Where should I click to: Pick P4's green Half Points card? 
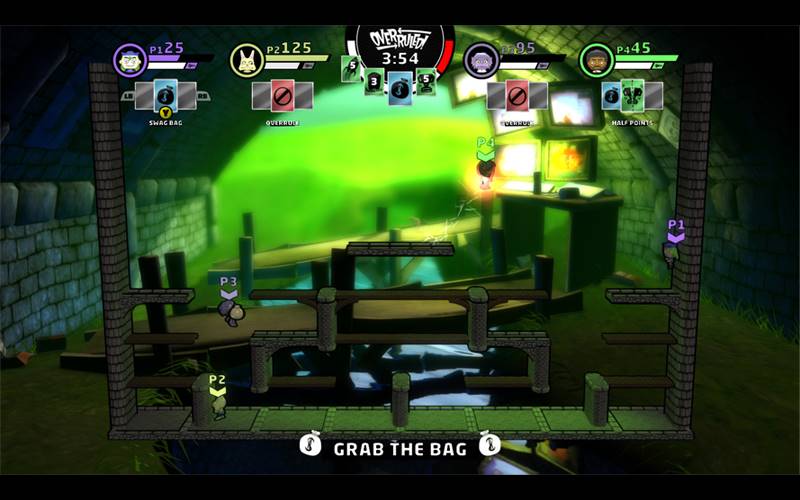point(634,96)
